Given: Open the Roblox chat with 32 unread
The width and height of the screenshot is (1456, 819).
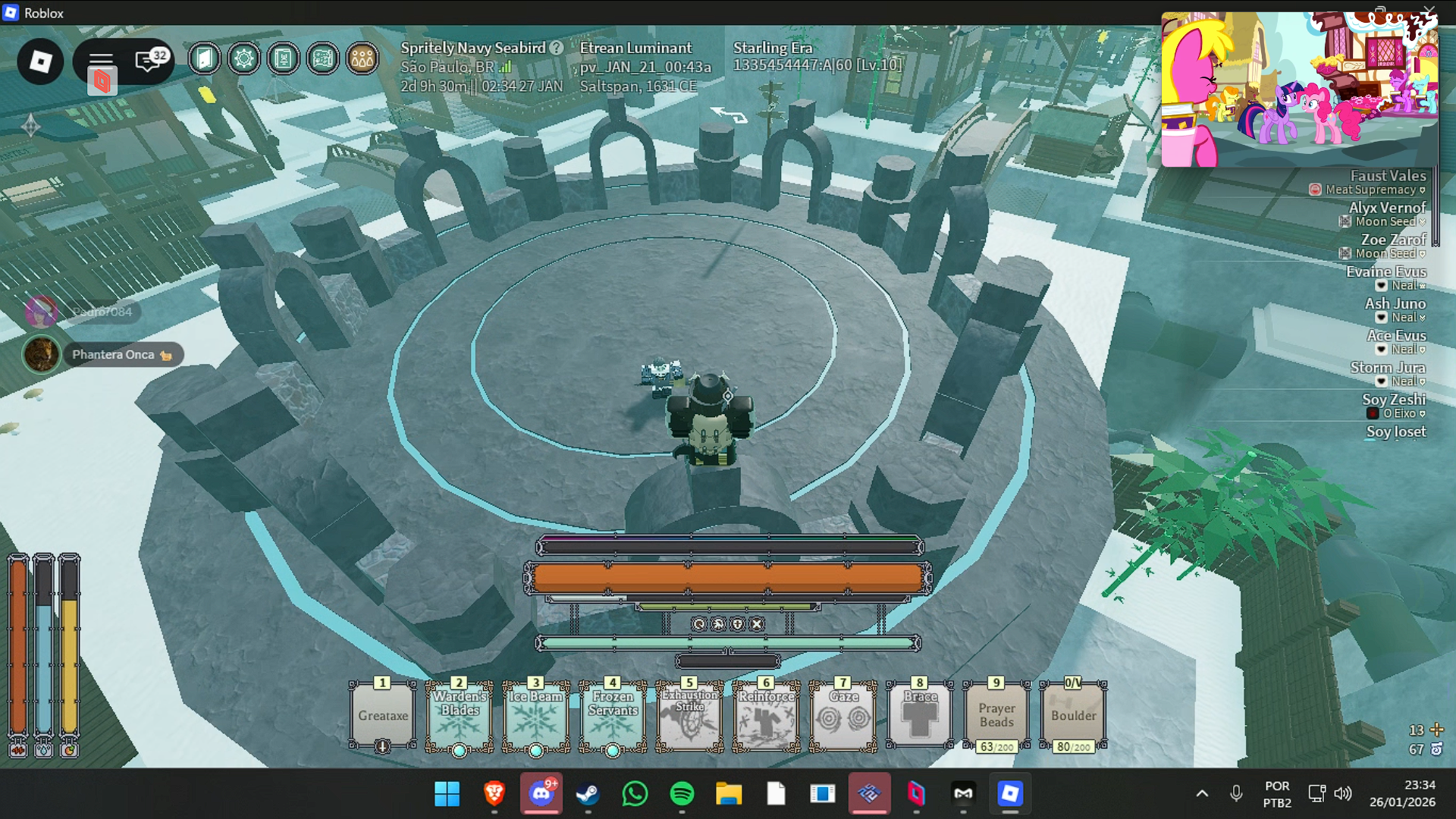Looking at the screenshot, I should pyautogui.click(x=149, y=60).
